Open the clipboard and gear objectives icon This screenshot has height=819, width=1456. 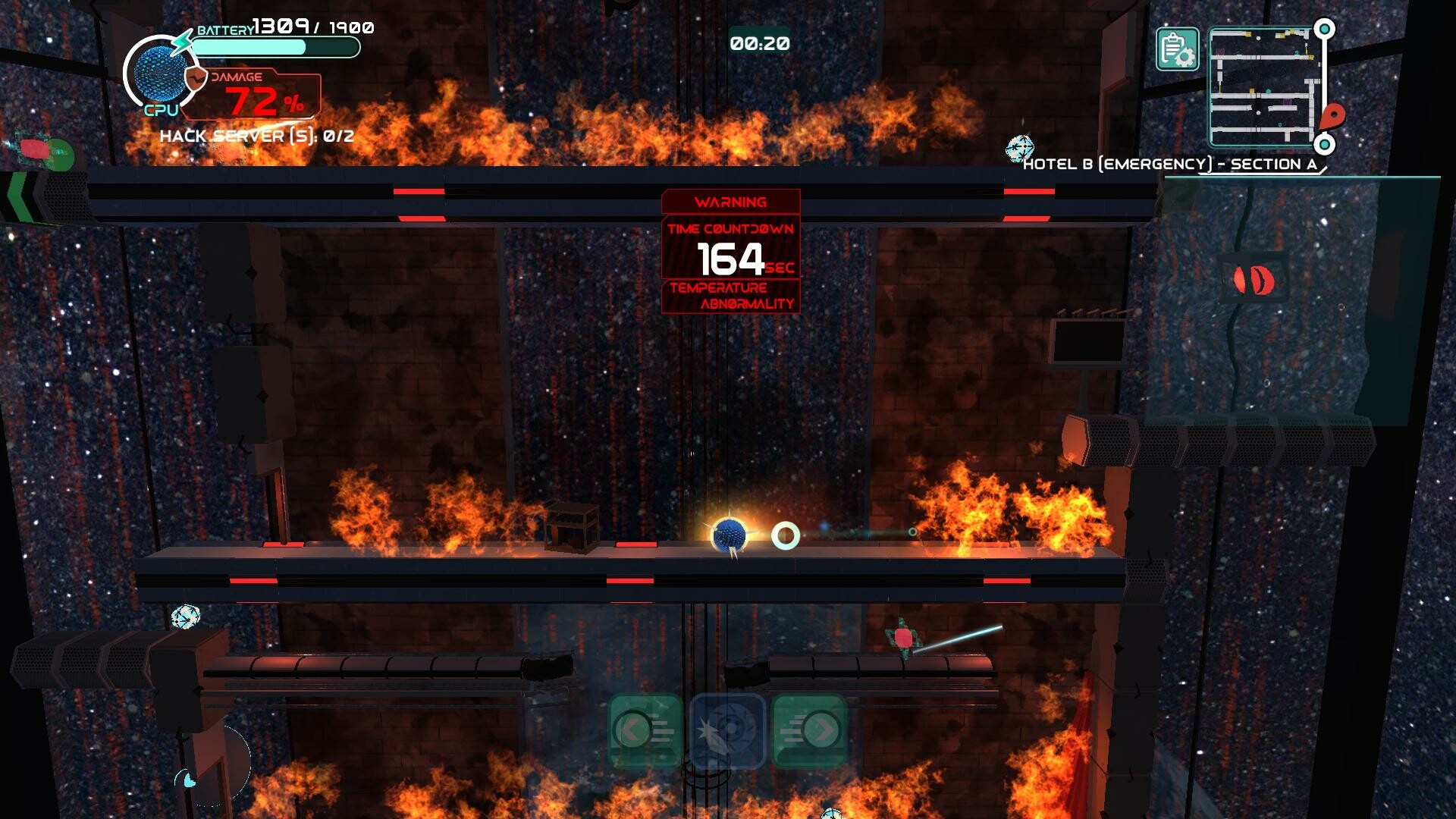1177,49
